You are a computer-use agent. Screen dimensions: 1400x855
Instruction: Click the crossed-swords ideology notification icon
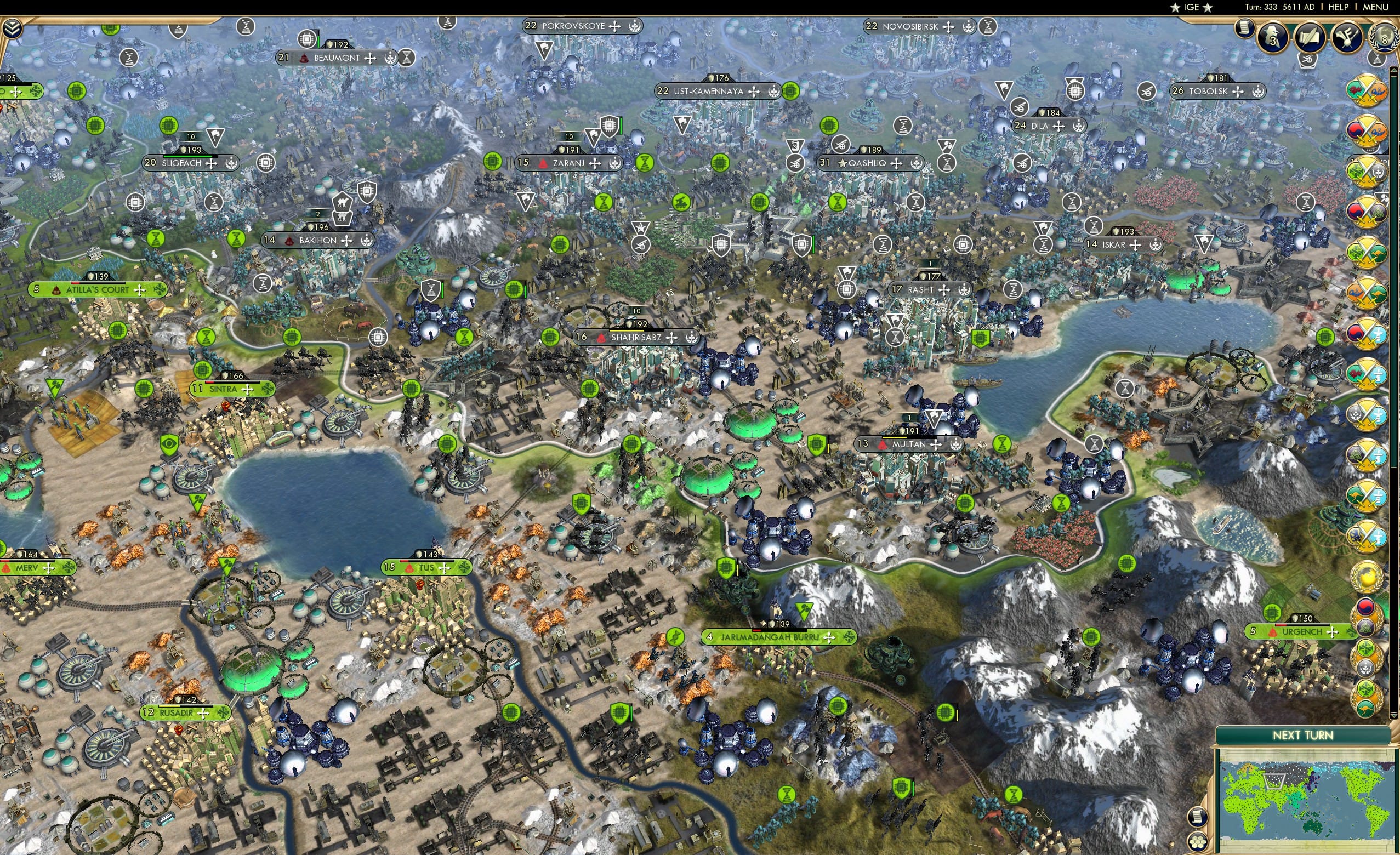(x=1366, y=93)
